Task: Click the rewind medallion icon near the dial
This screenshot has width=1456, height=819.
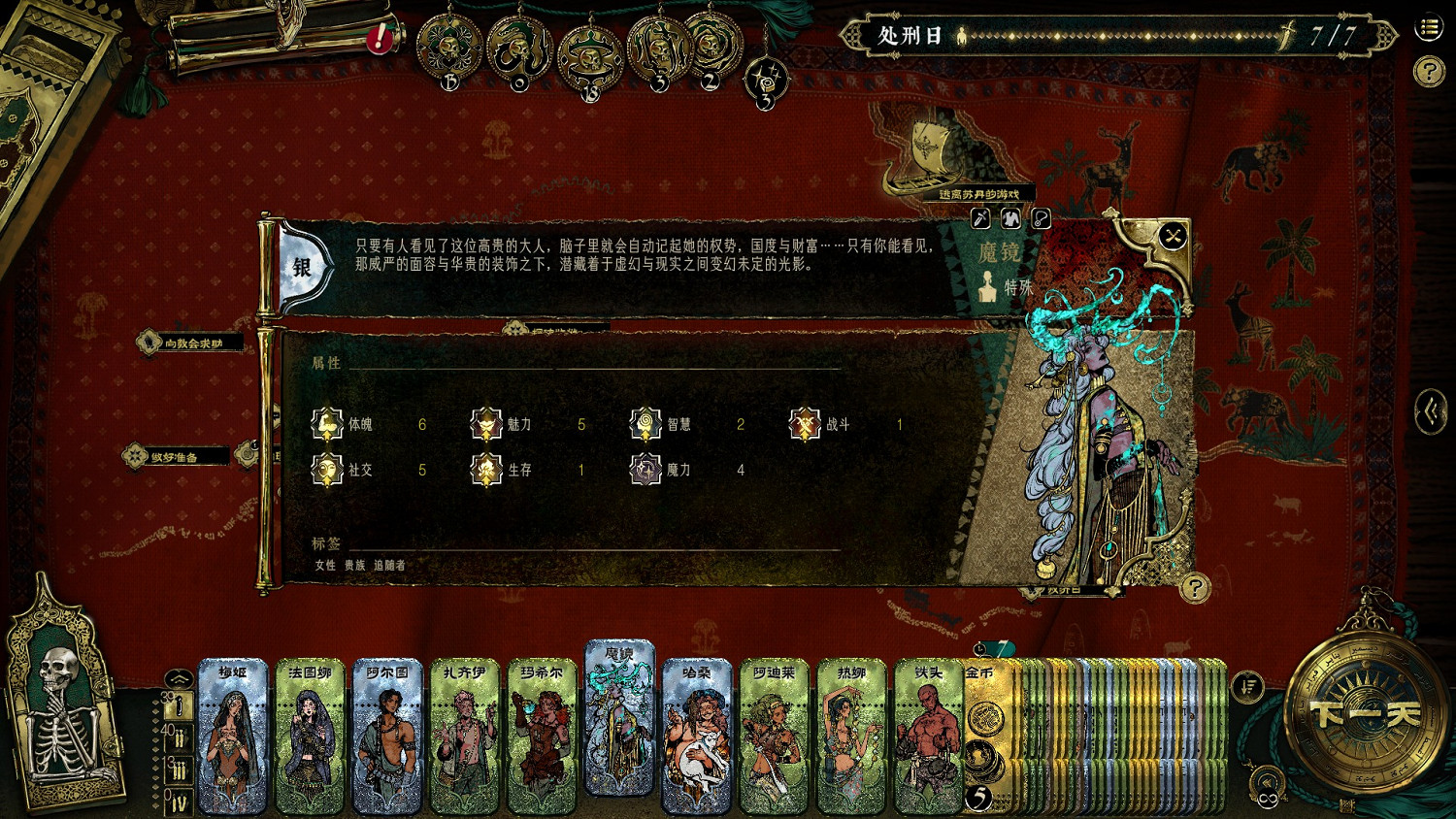Action: [x=1266, y=779]
